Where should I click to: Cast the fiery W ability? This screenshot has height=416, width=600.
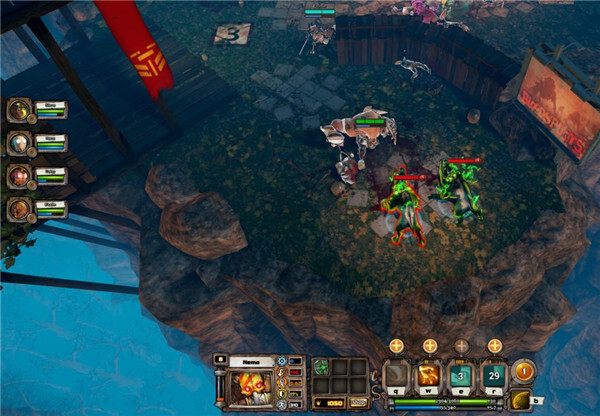coord(429,377)
